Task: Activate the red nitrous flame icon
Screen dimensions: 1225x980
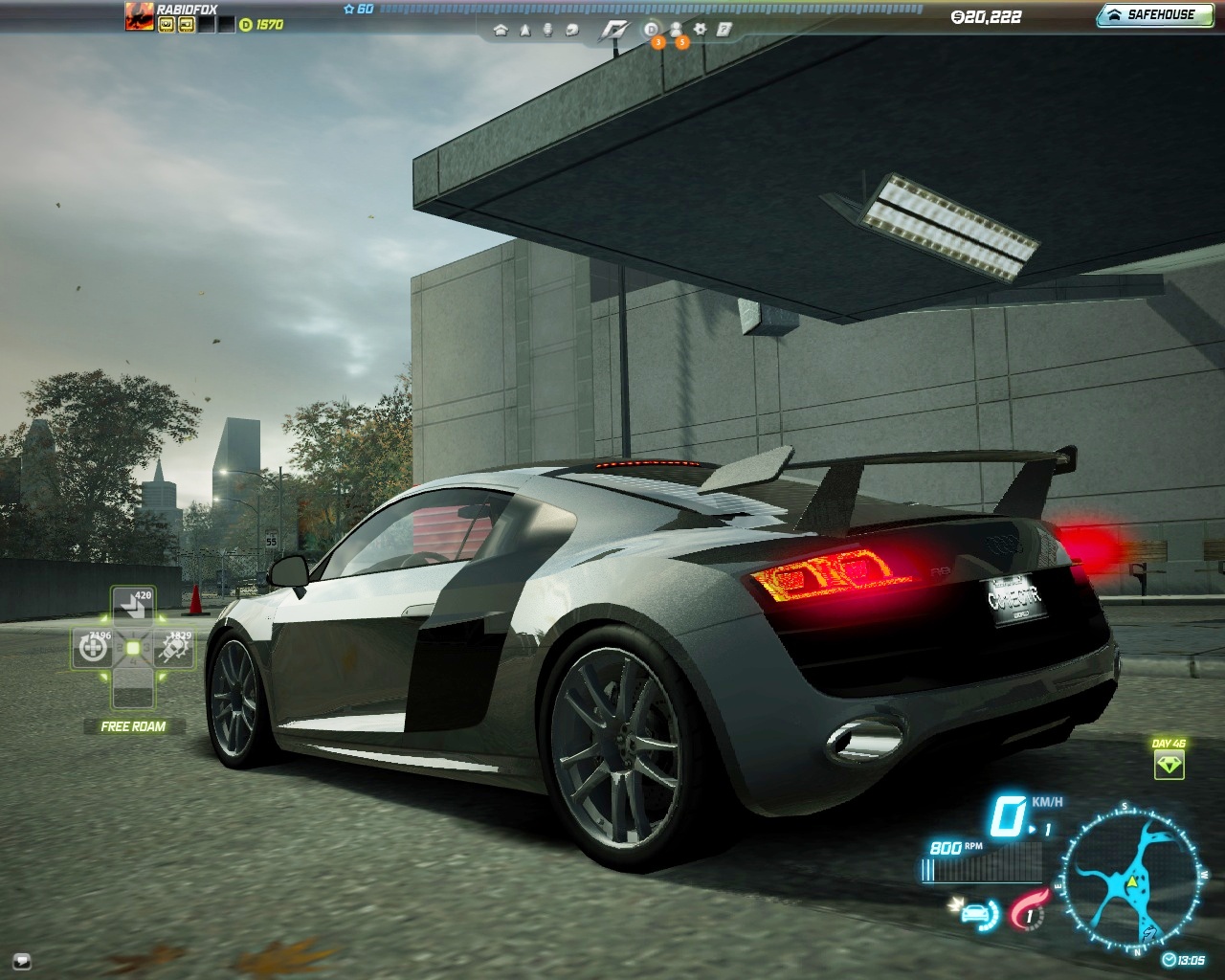Action: click(1027, 908)
